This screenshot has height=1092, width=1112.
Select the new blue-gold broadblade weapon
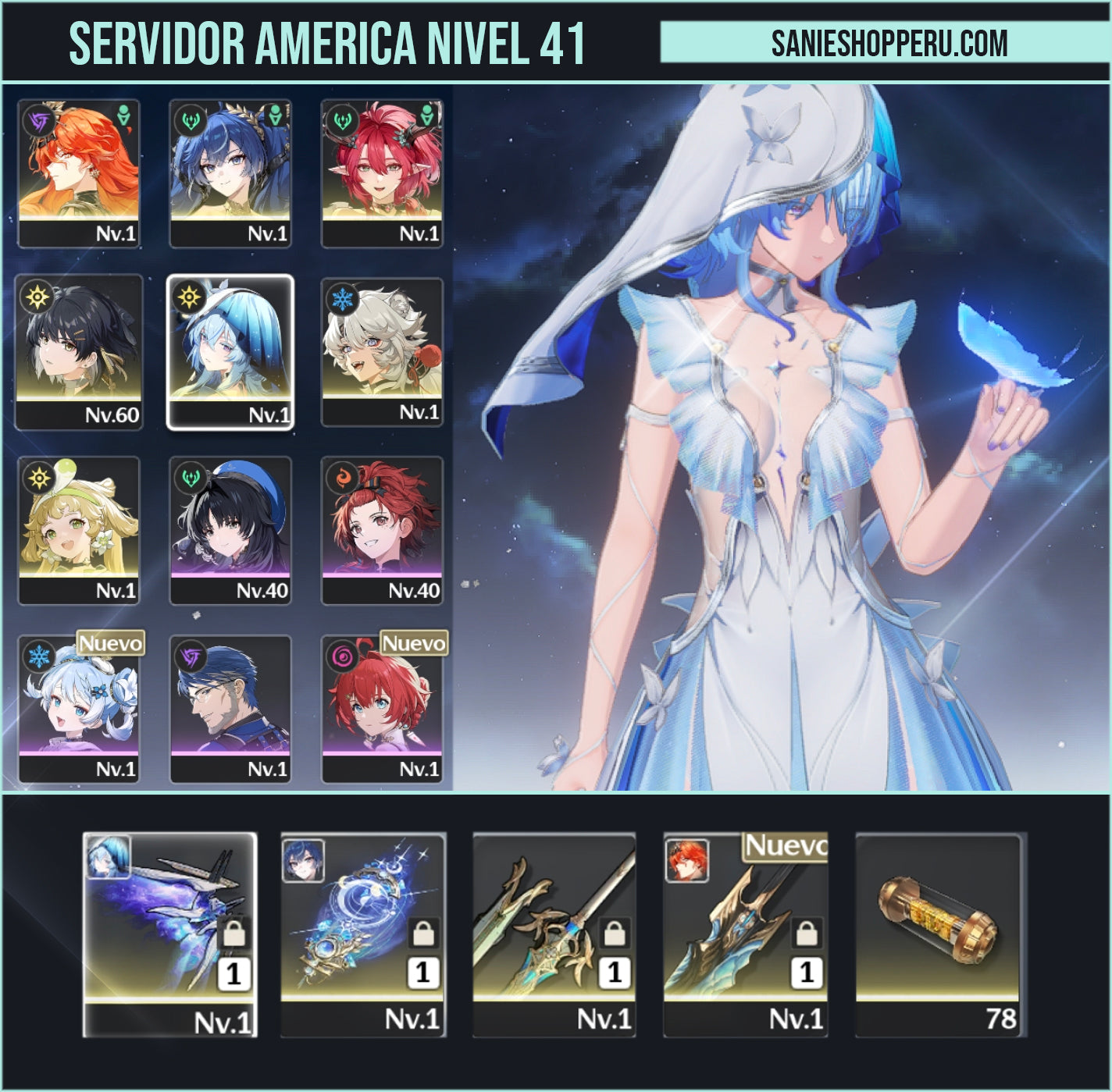745,934
